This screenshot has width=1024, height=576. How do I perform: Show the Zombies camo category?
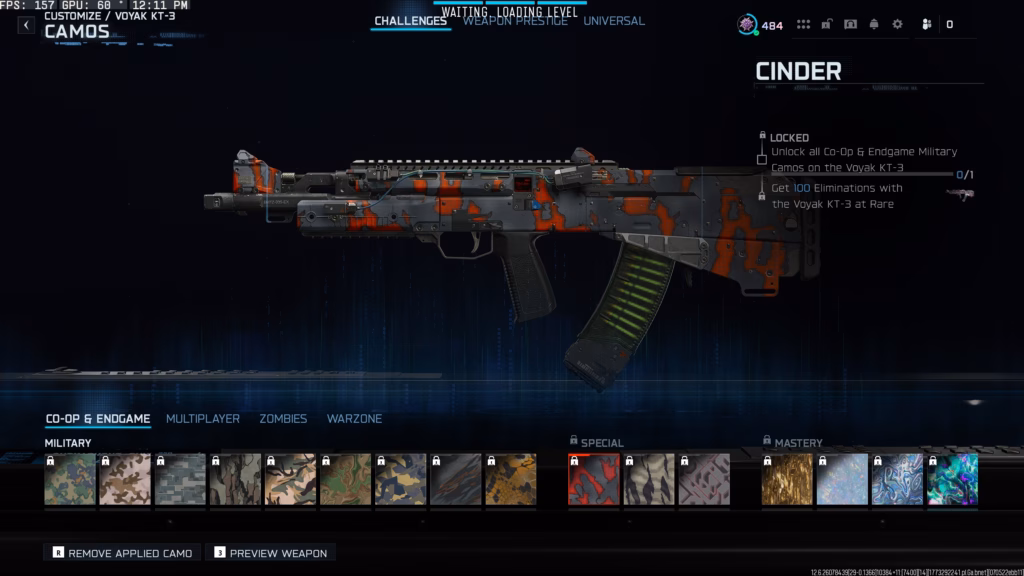(283, 419)
